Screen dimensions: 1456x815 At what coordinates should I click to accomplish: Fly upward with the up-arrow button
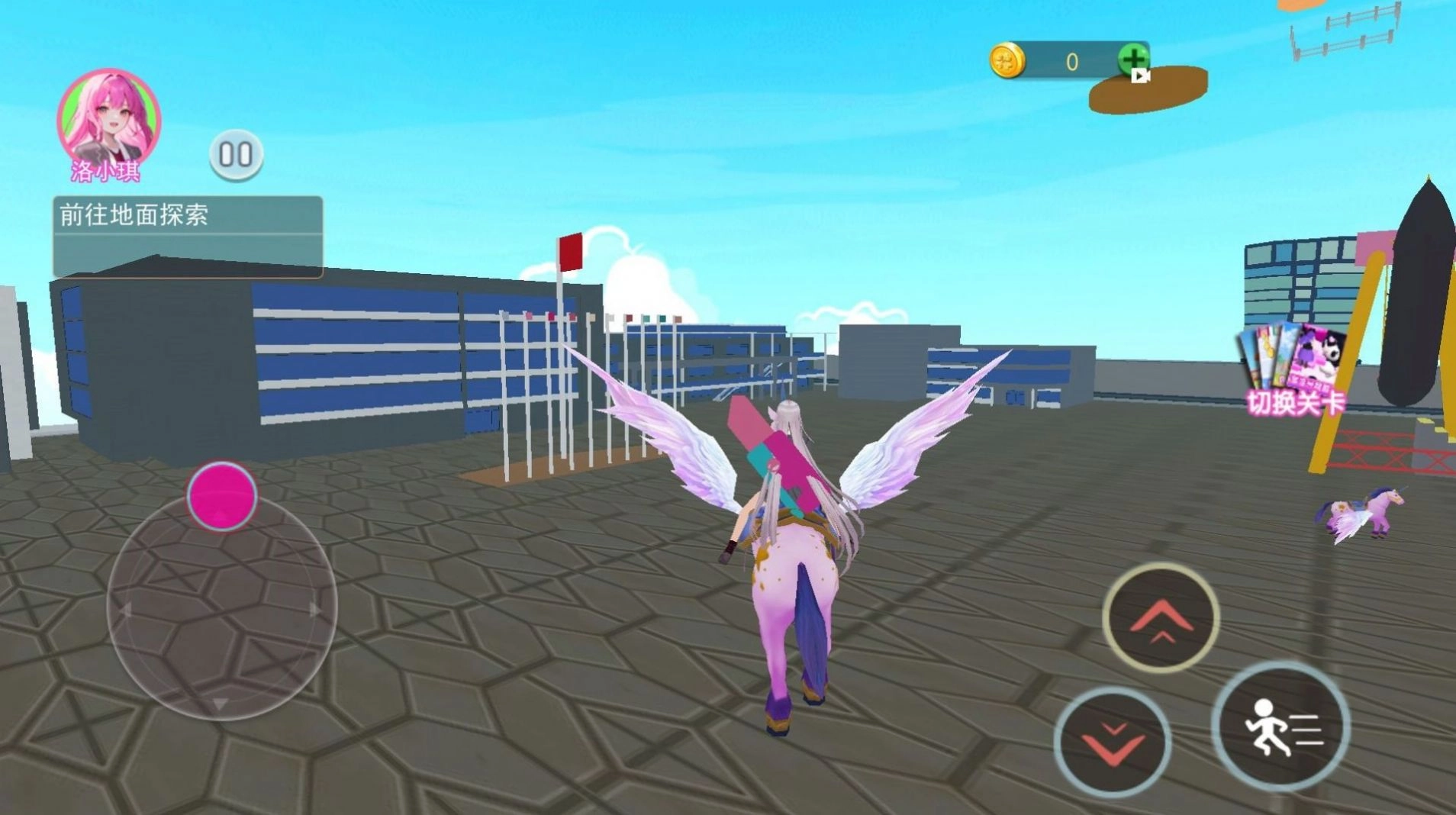1160,618
